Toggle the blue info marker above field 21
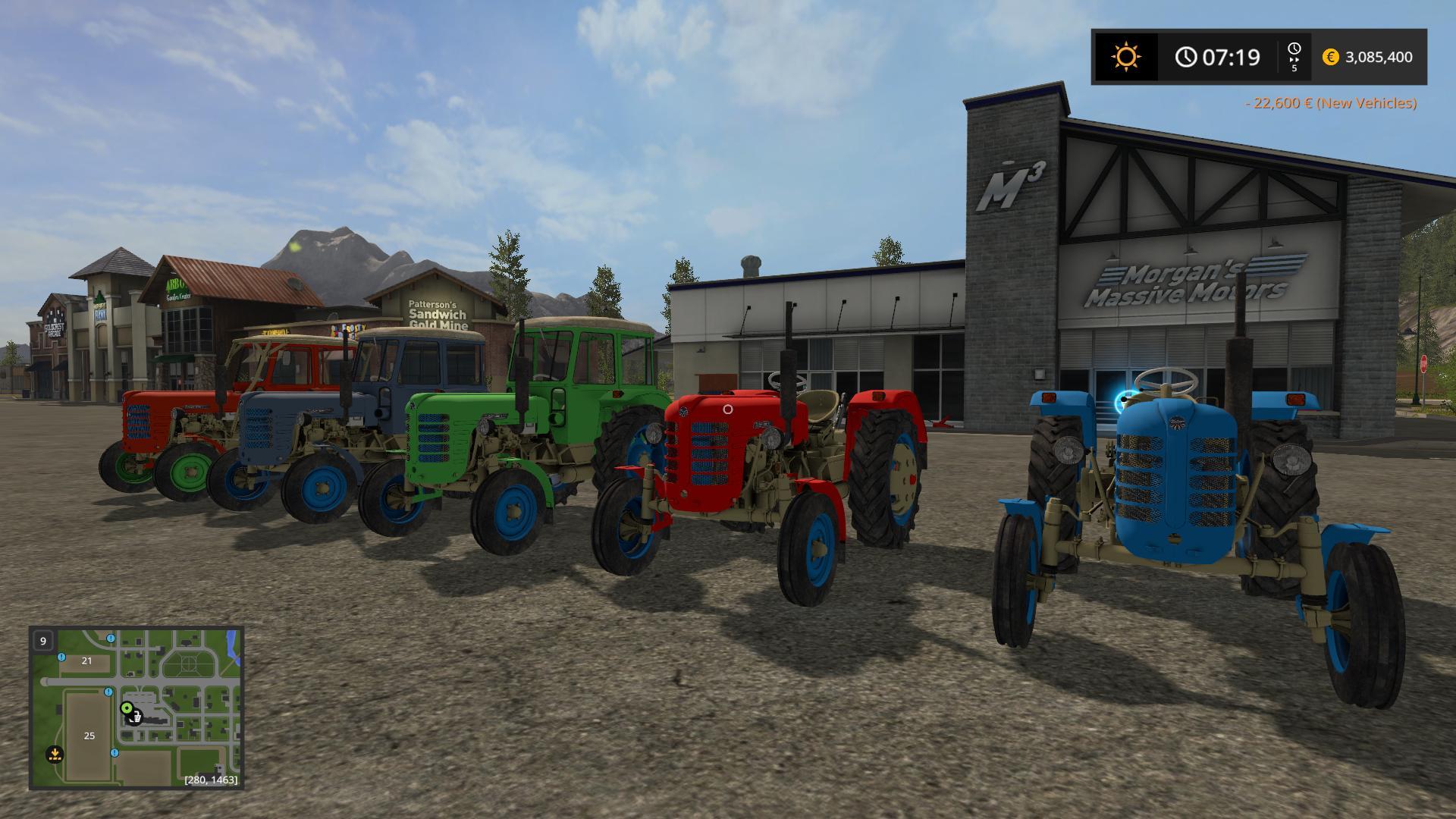1456x819 pixels. click(x=61, y=657)
